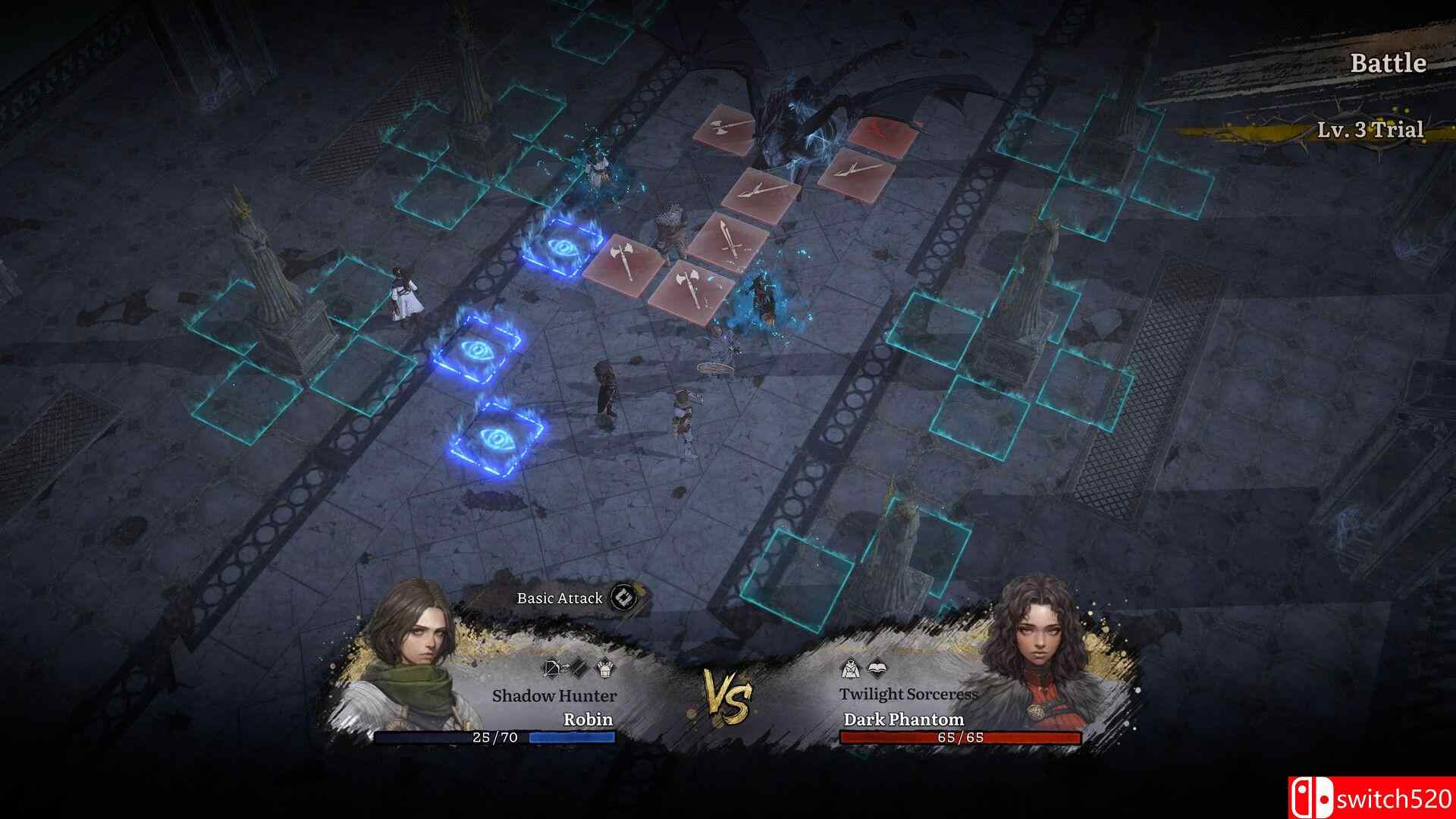Toggle the topmost blue eye rune tile

pyautogui.click(x=561, y=247)
